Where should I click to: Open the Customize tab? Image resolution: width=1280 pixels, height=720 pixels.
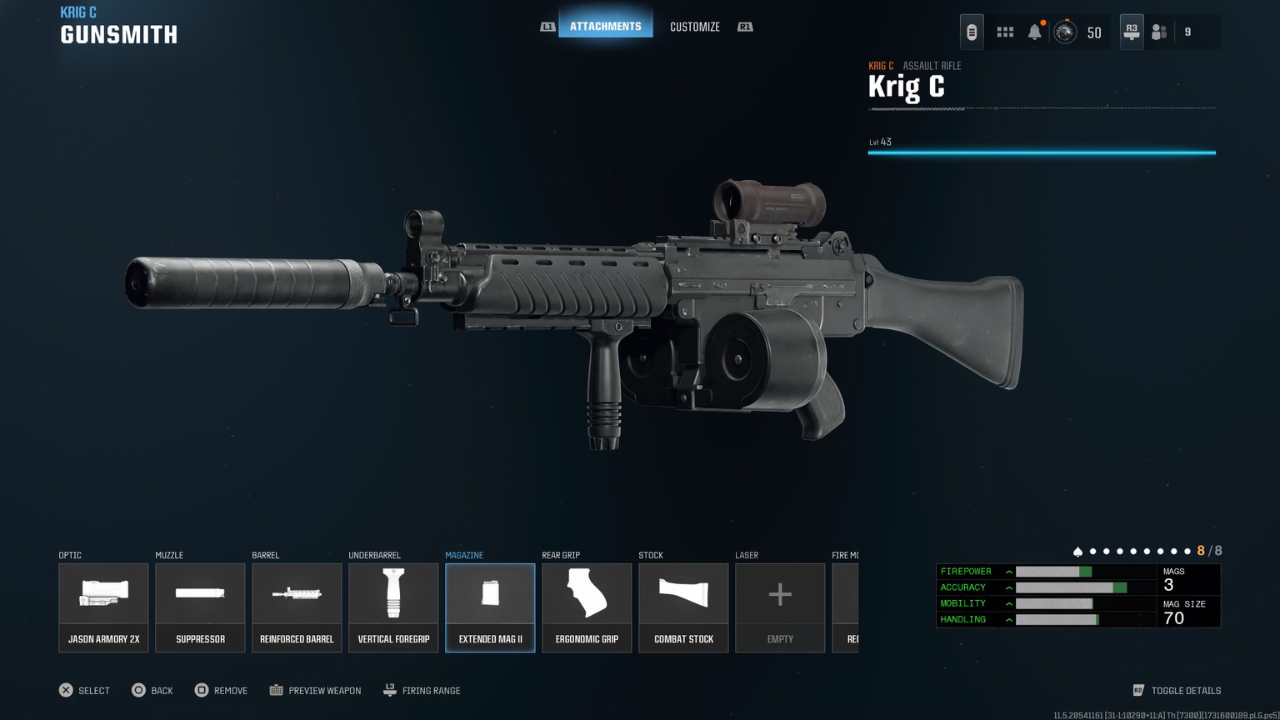pyautogui.click(x=695, y=27)
